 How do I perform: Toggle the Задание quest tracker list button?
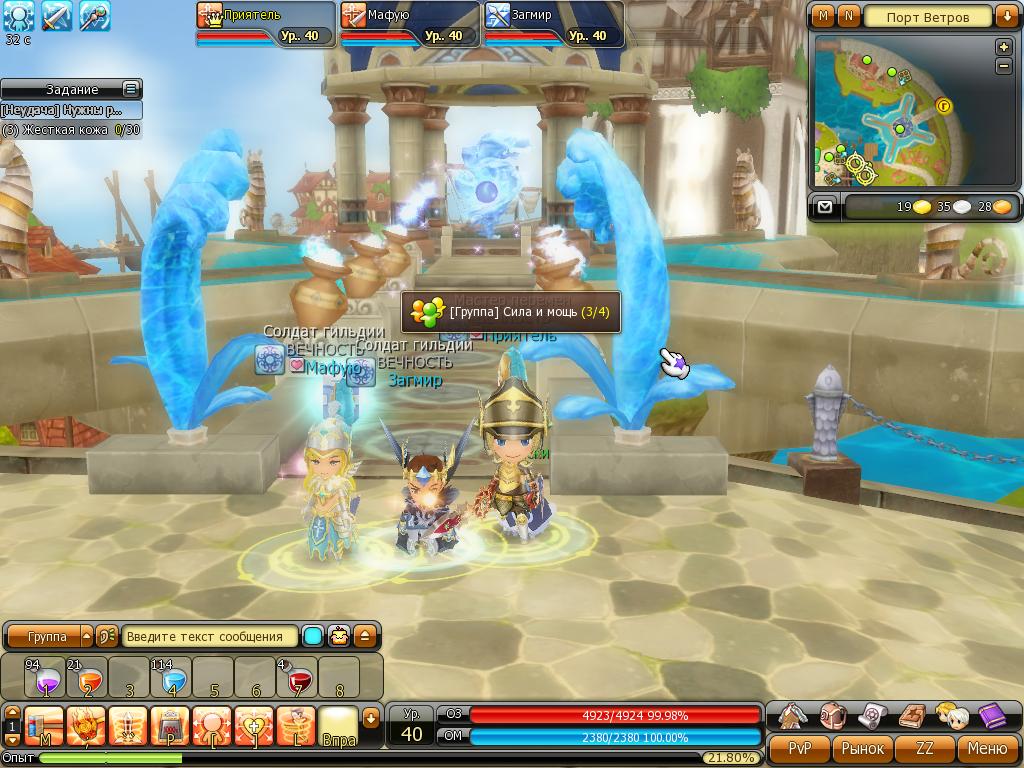coord(130,89)
